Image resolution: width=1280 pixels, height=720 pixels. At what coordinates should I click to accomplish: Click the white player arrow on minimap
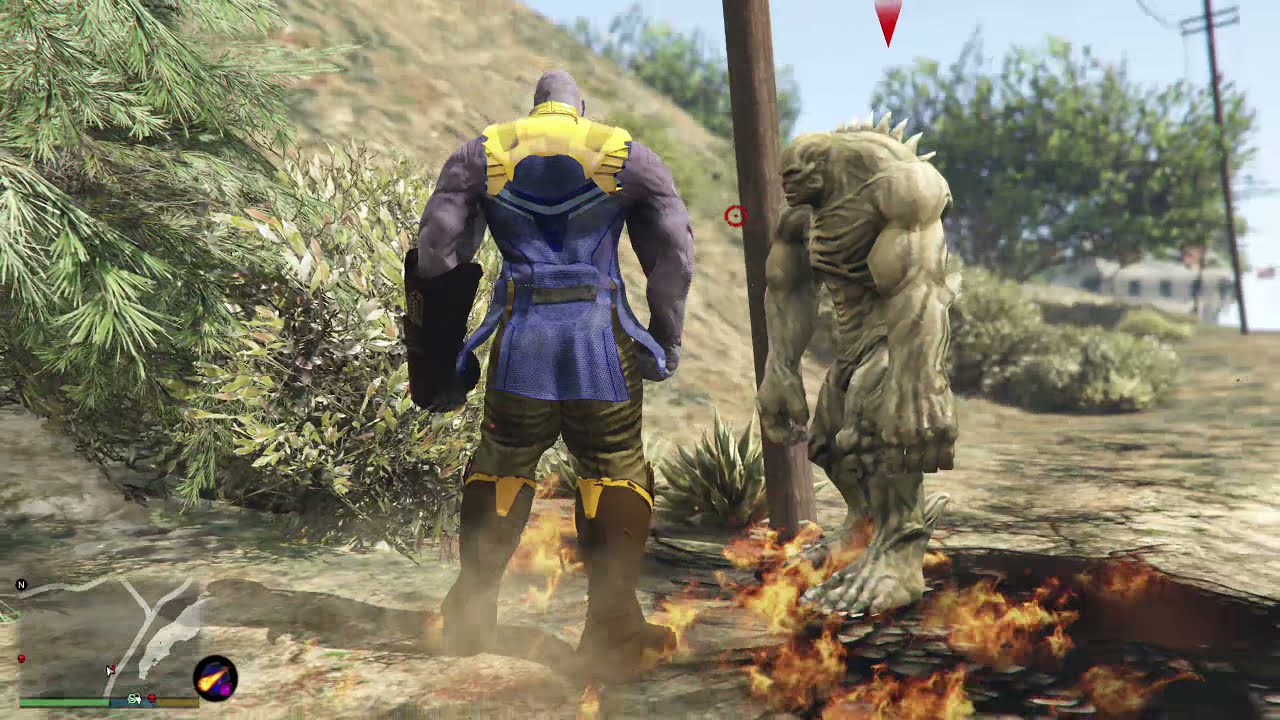[x=110, y=670]
